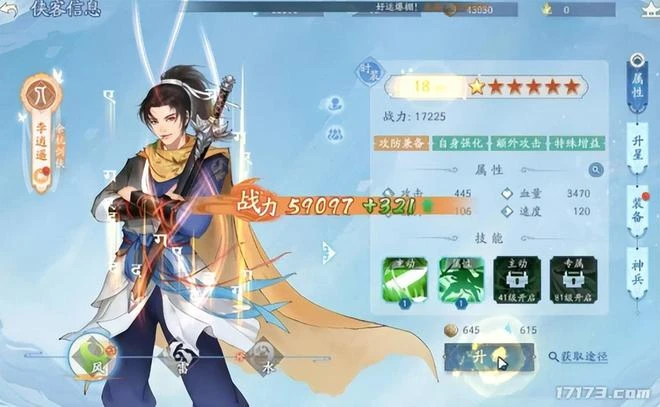Click the 攻防兼备 trait tag
The image size is (660, 407).
pos(403,143)
